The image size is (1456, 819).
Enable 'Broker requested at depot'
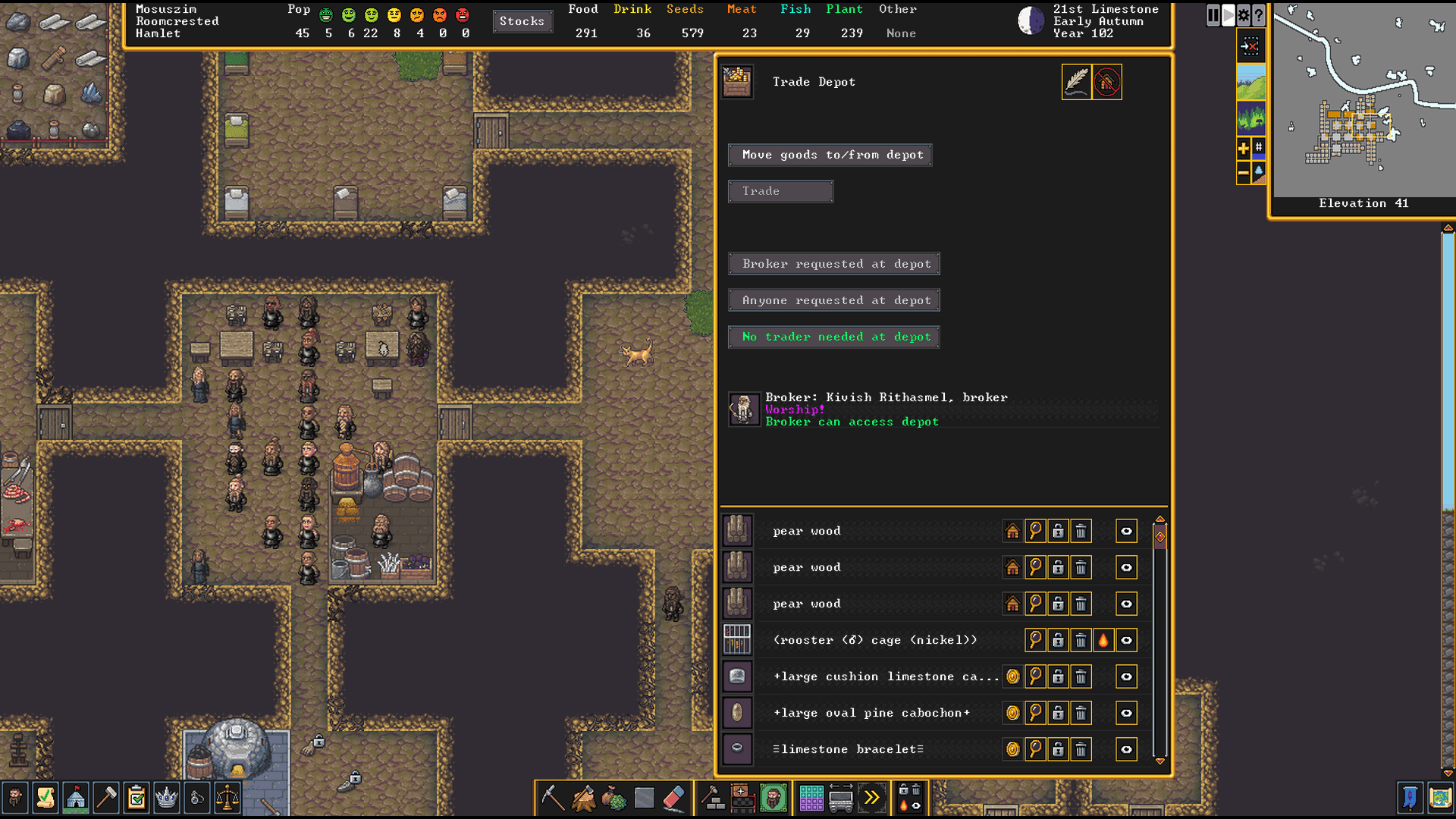(x=833, y=263)
